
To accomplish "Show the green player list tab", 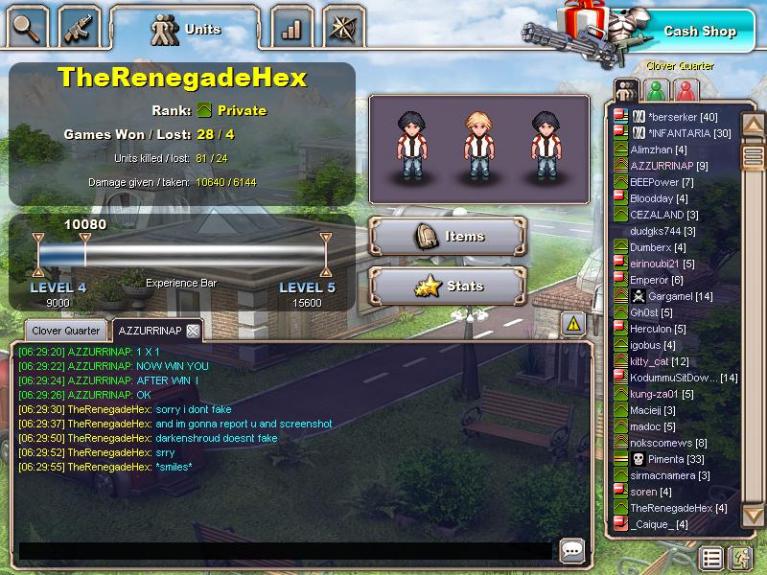I will (x=655, y=90).
